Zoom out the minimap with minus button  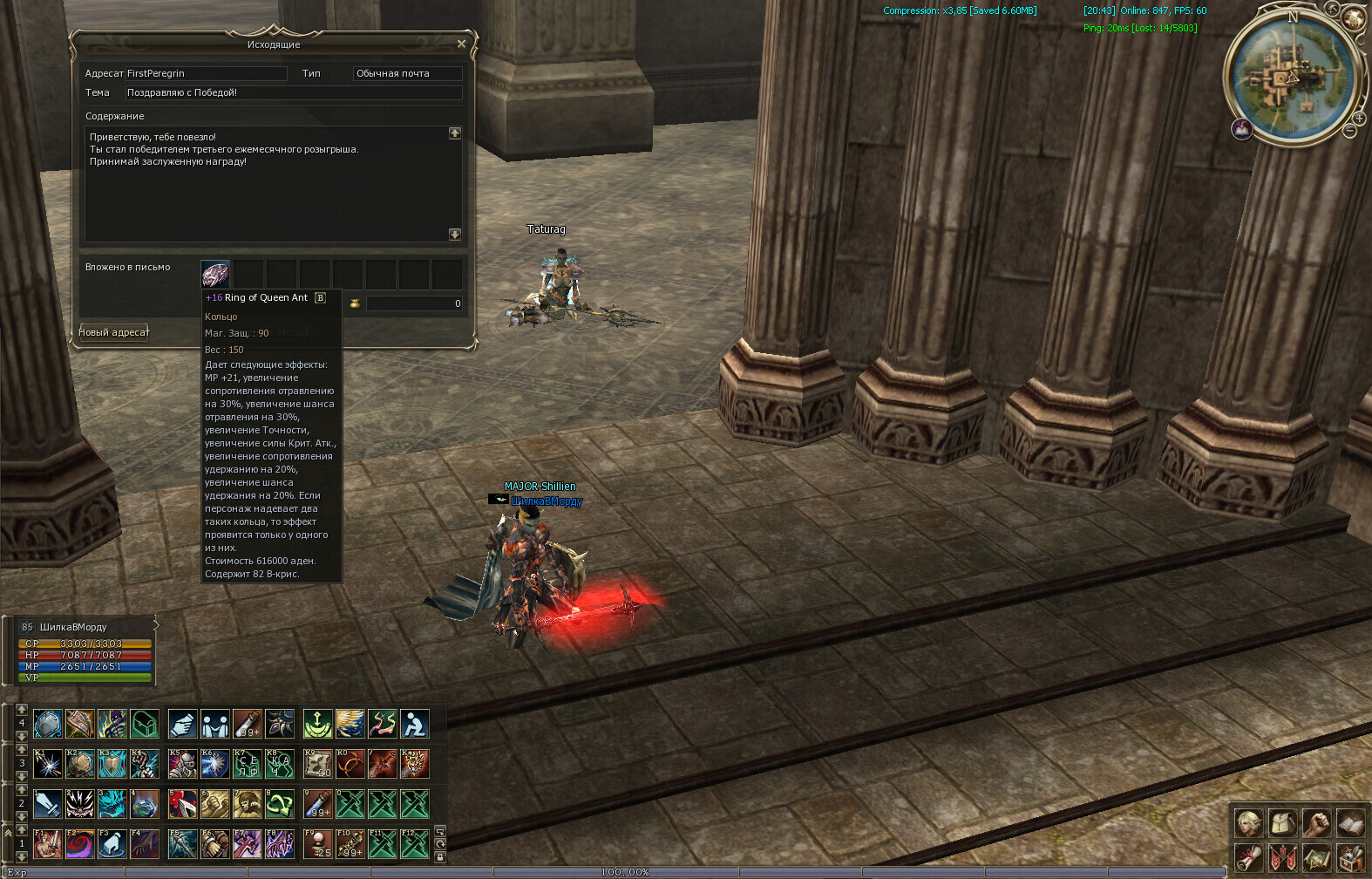[x=1349, y=131]
